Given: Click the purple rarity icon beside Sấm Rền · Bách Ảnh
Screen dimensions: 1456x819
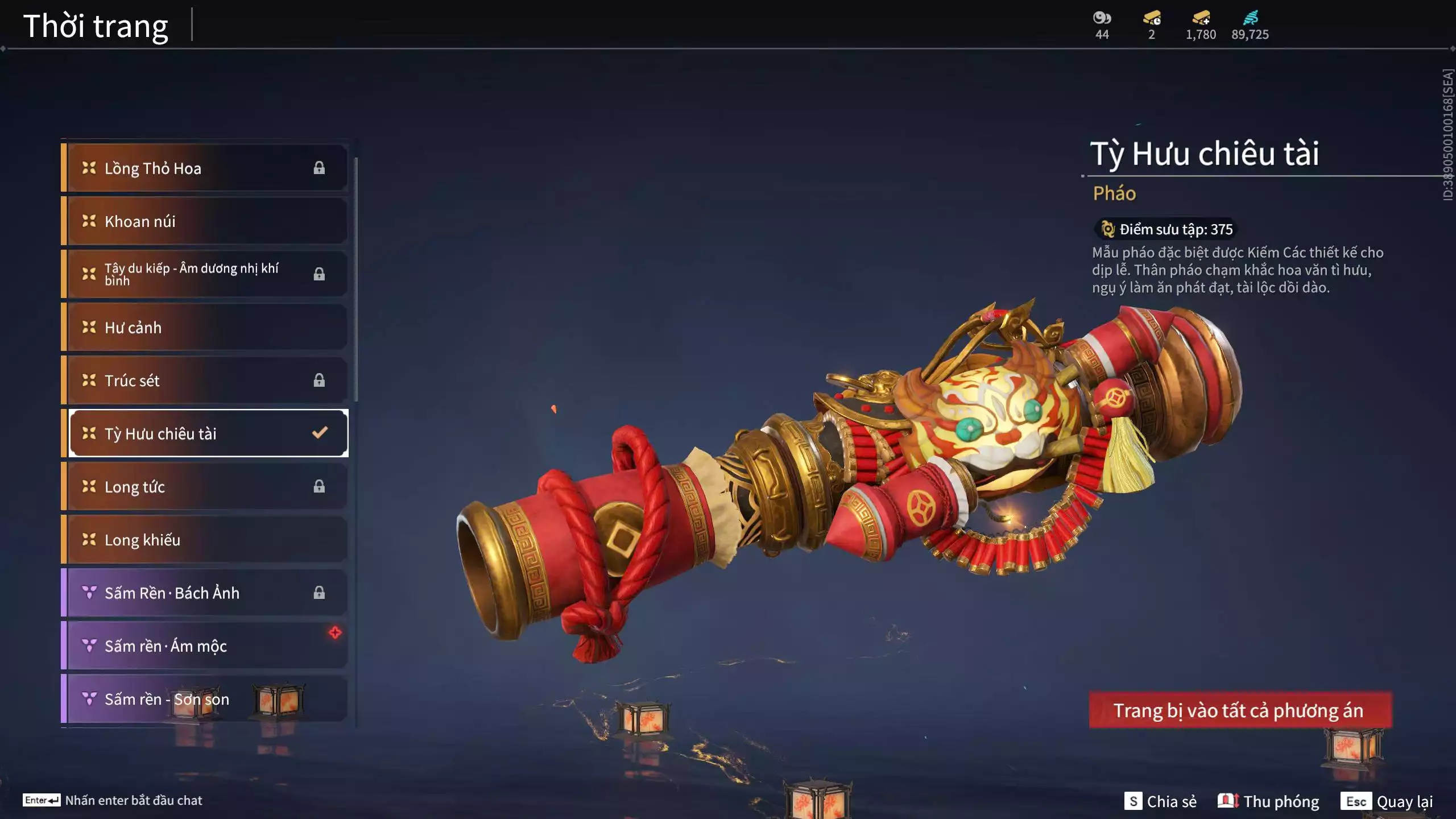Looking at the screenshot, I should 88,593.
